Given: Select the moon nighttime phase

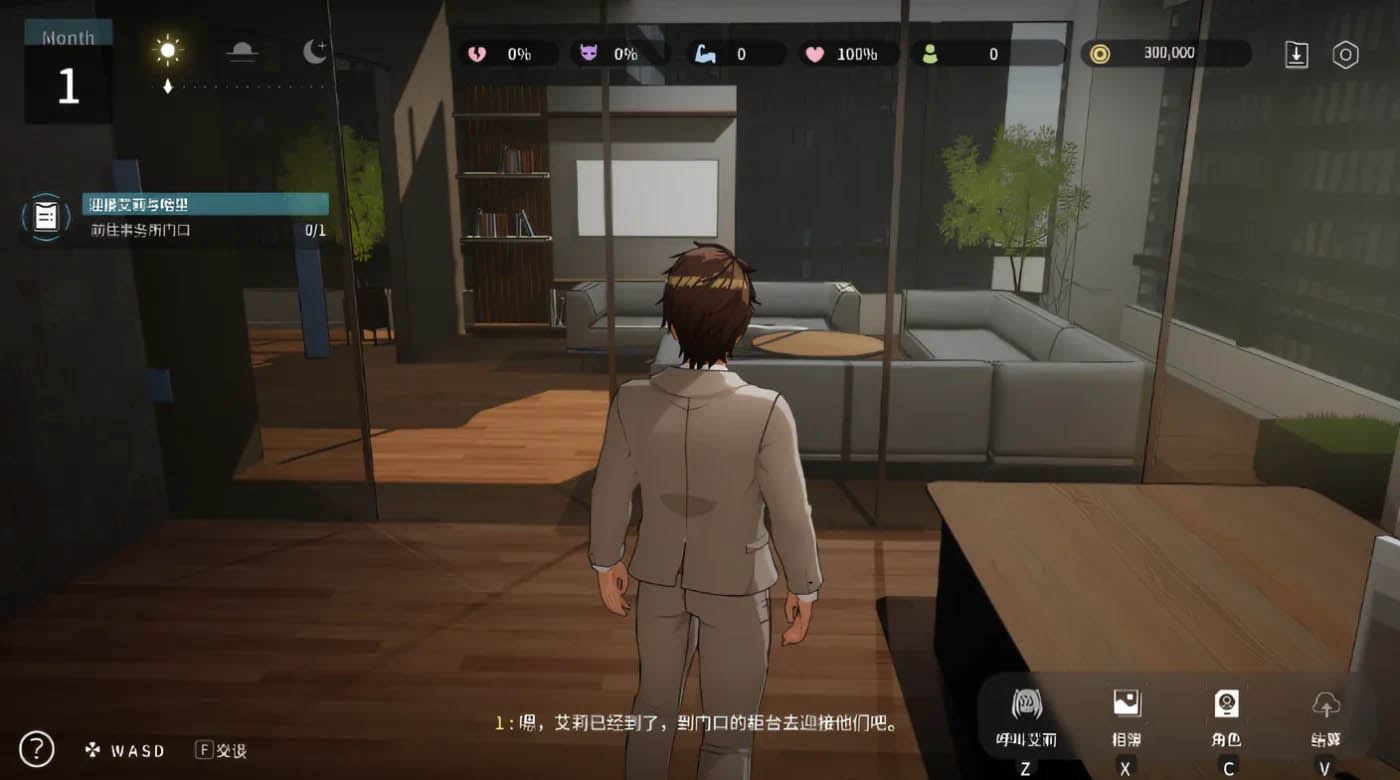Looking at the screenshot, I should point(314,48).
